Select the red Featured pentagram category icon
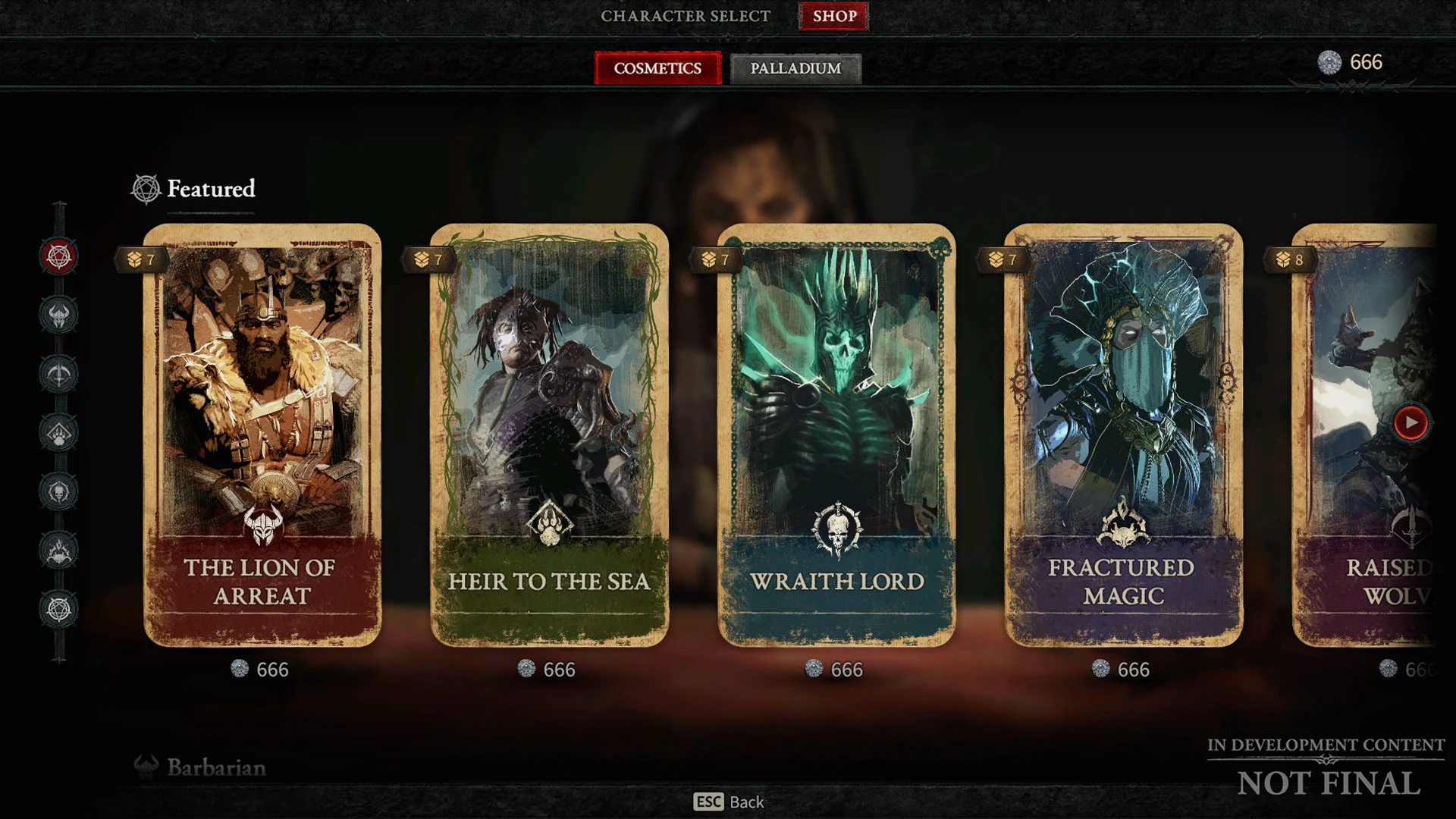Screen dimensions: 1456x819 coord(59,256)
